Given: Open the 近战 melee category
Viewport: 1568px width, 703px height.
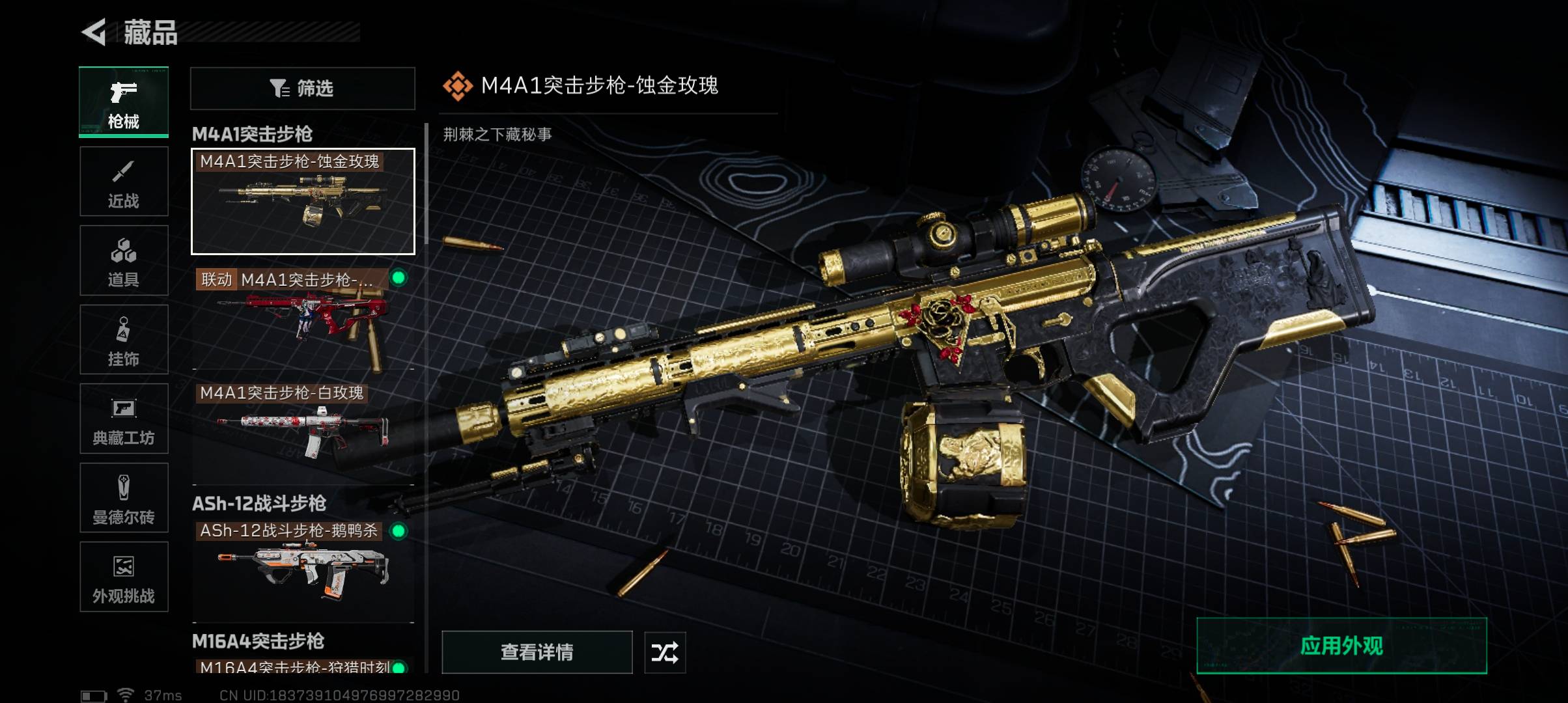Looking at the screenshot, I should (x=124, y=182).
